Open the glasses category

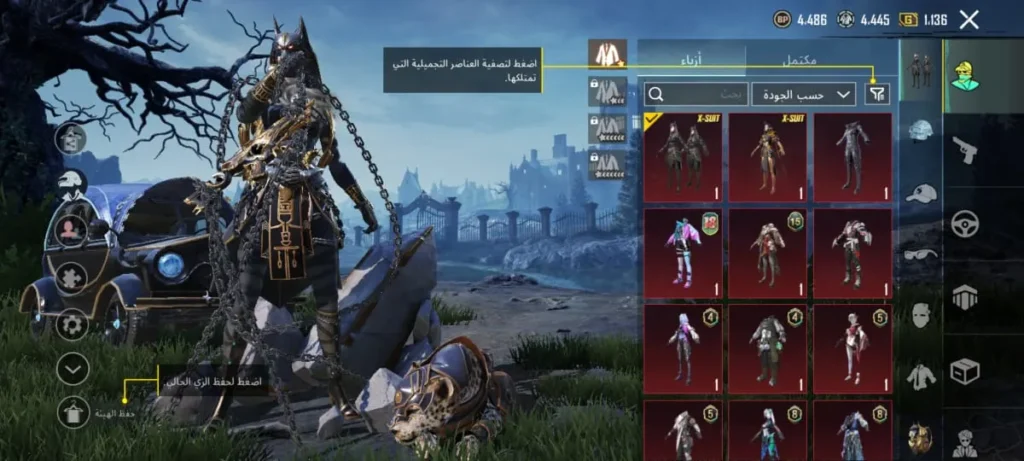point(921,254)
